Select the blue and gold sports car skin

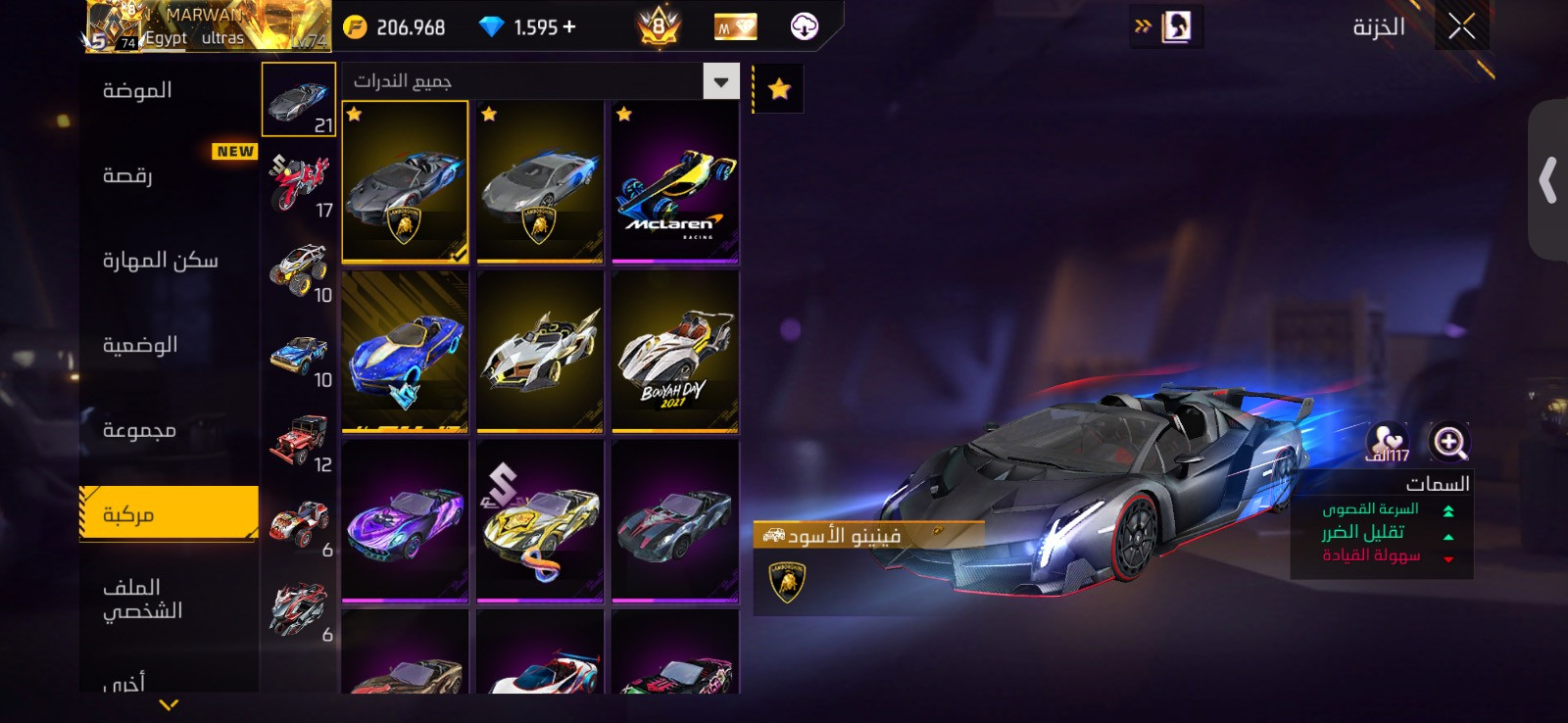click(x=405, y=353)
